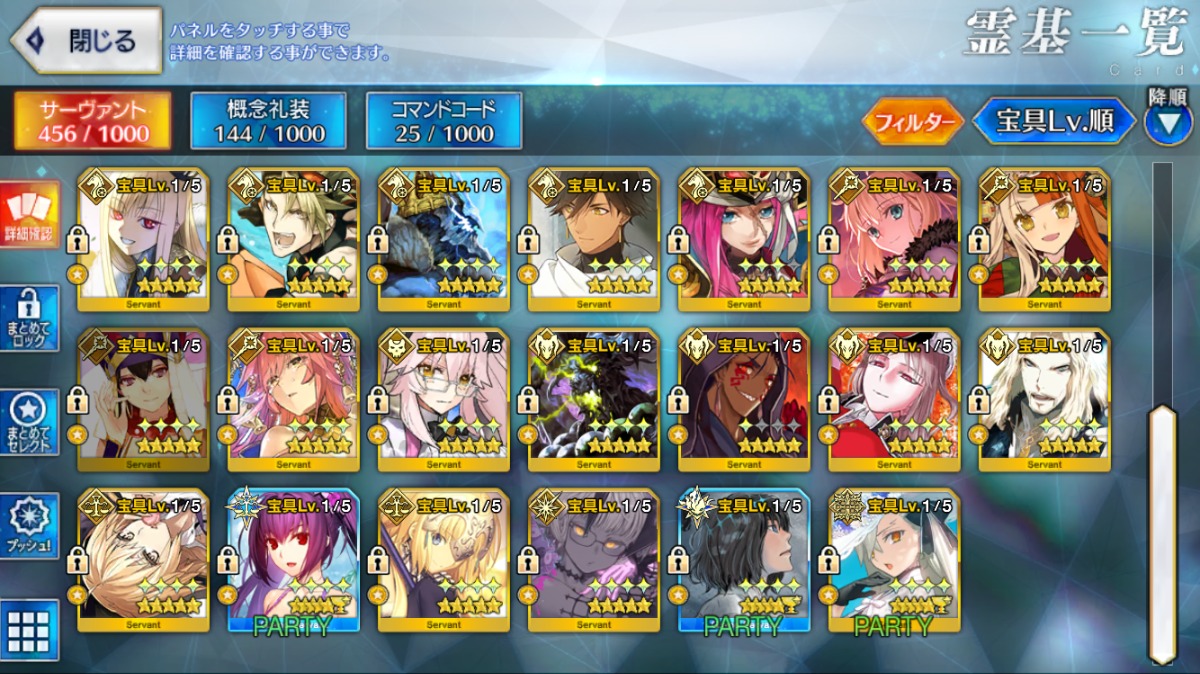This screenshot has width=1200, height=674.
Task: Pick the blue dragon-like servant card
Action: pos(443,240)
